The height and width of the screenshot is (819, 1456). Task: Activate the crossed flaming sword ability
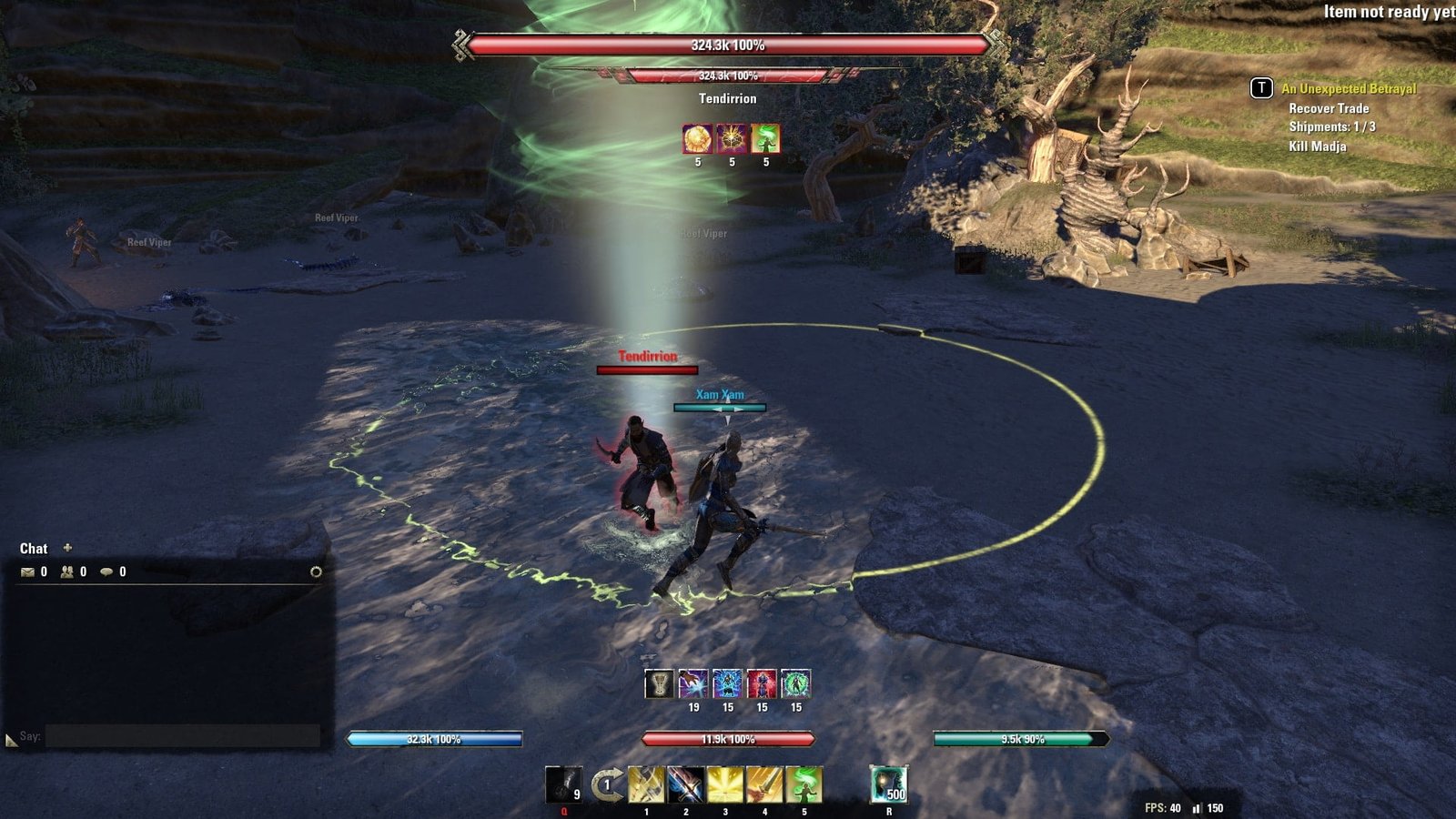coord(685,784)
